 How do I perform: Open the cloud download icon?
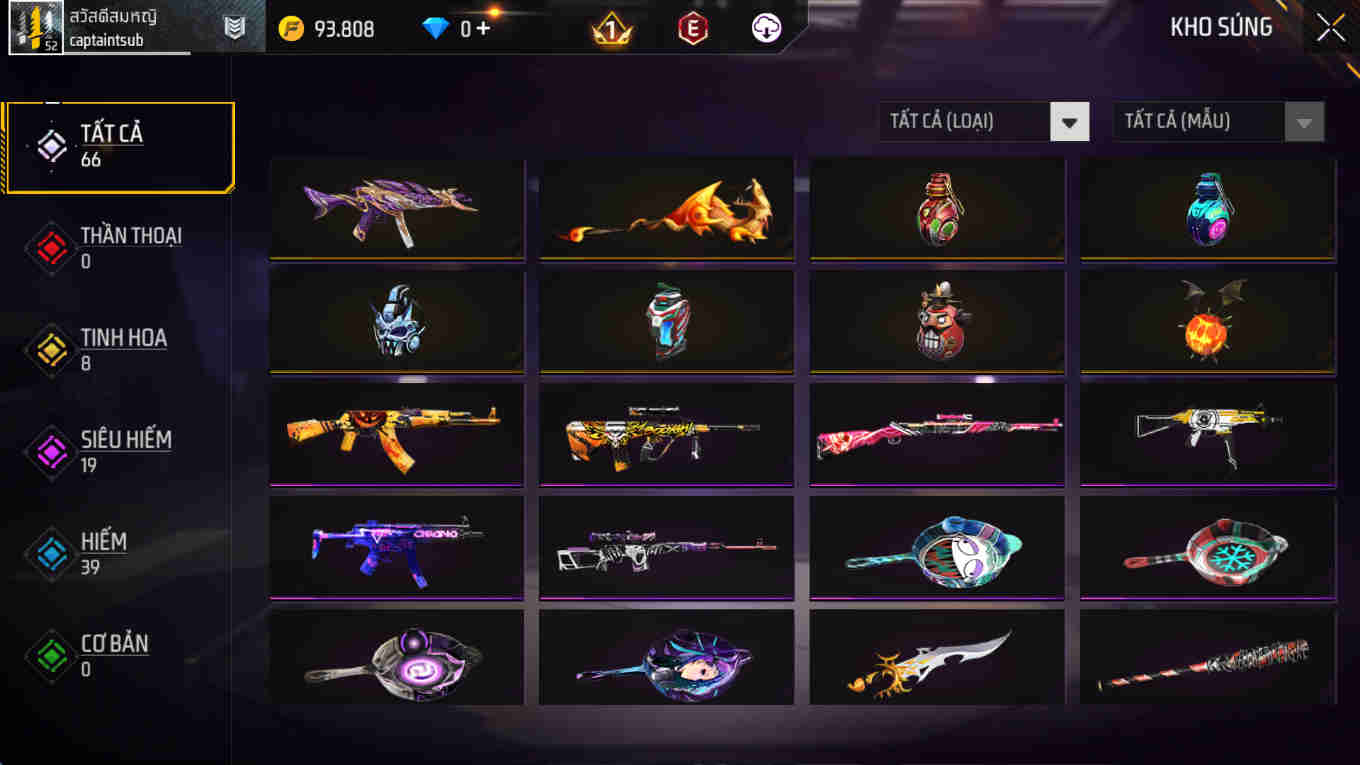tap(765, 29)
